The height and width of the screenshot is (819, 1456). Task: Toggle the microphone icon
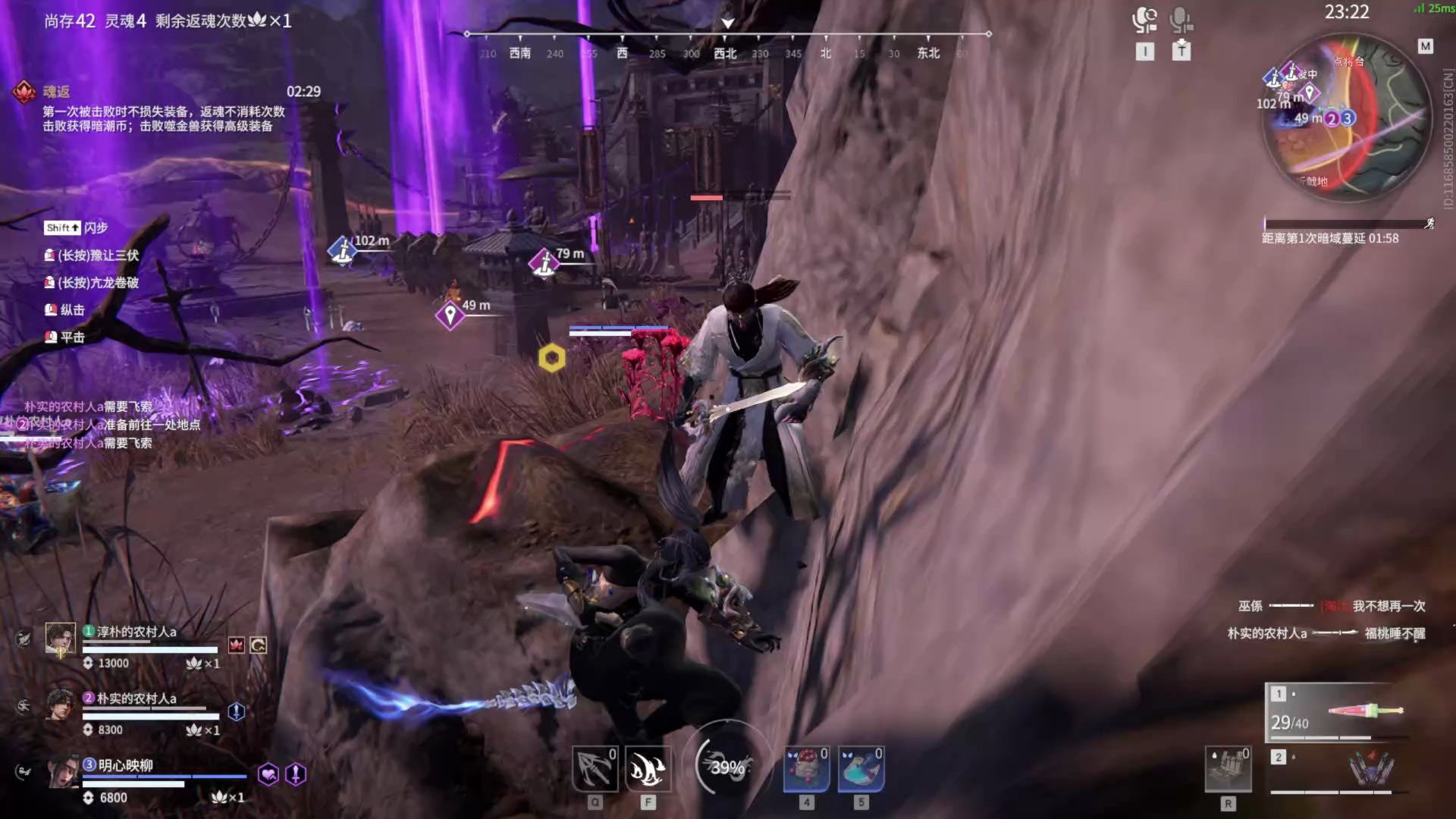[1181, 20]
